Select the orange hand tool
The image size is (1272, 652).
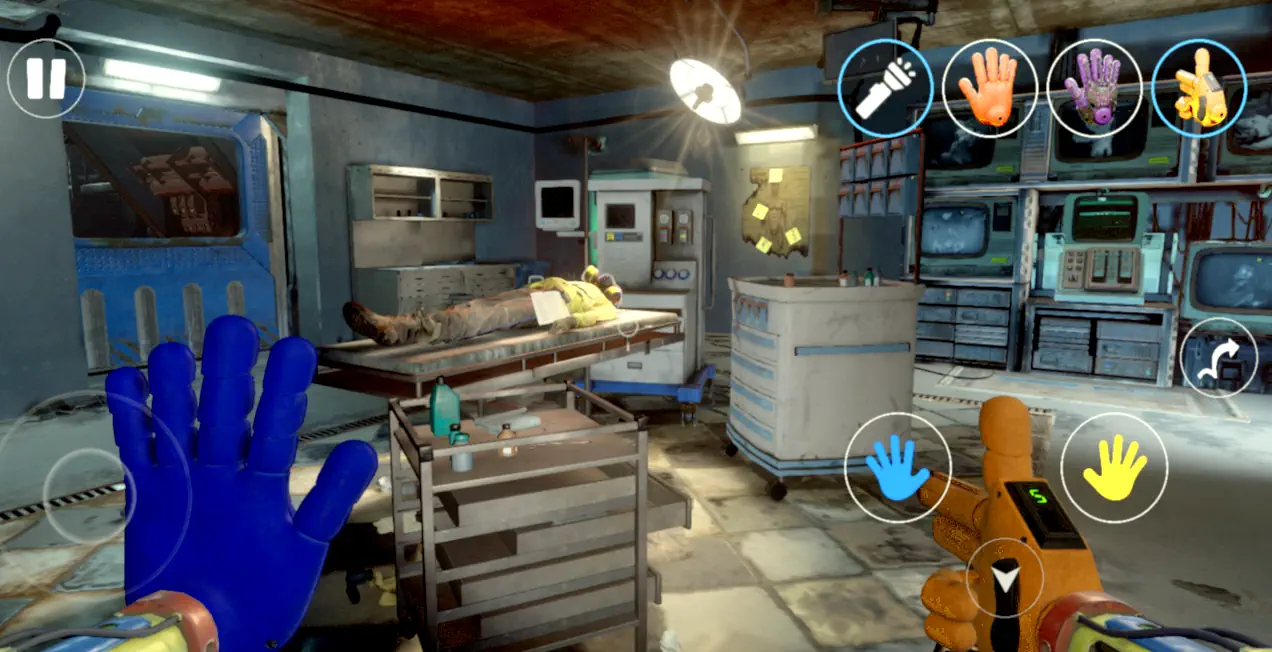[989, 88]
